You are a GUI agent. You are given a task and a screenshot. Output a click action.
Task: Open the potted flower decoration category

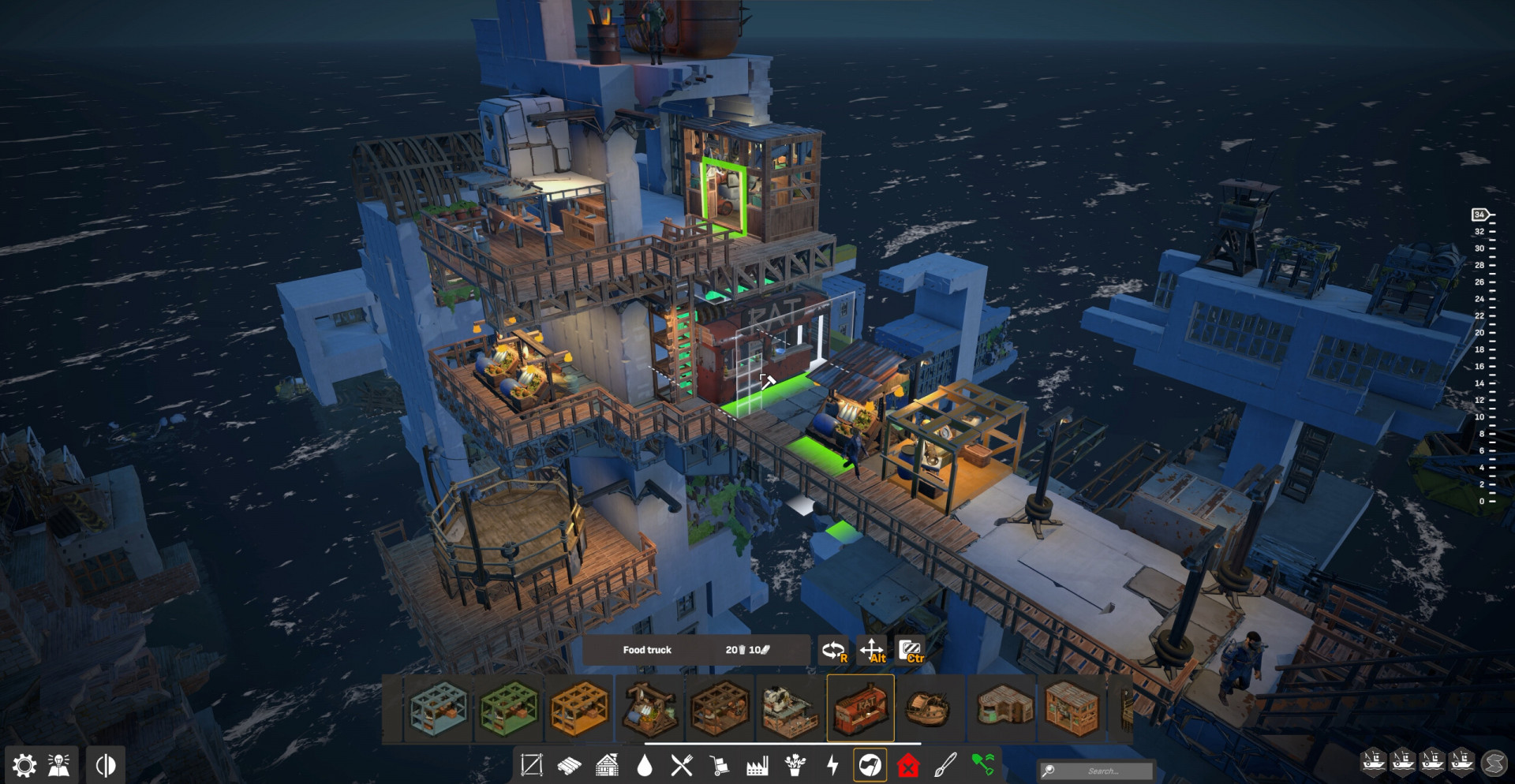coord(795,765)
